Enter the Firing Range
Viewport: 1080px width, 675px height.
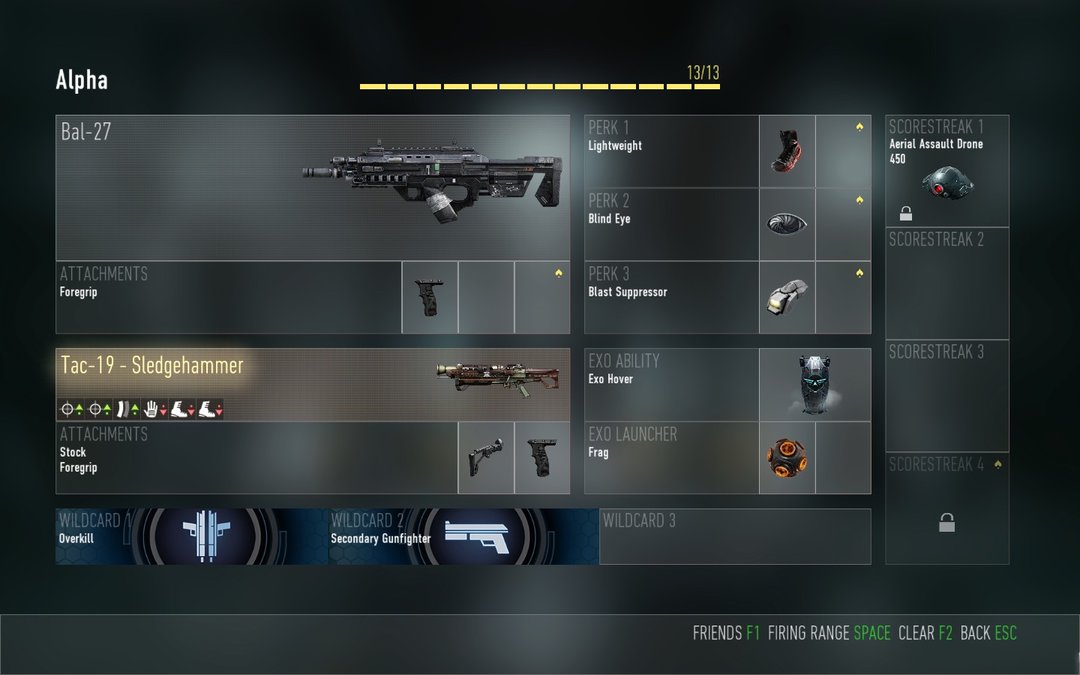[828, 633]
